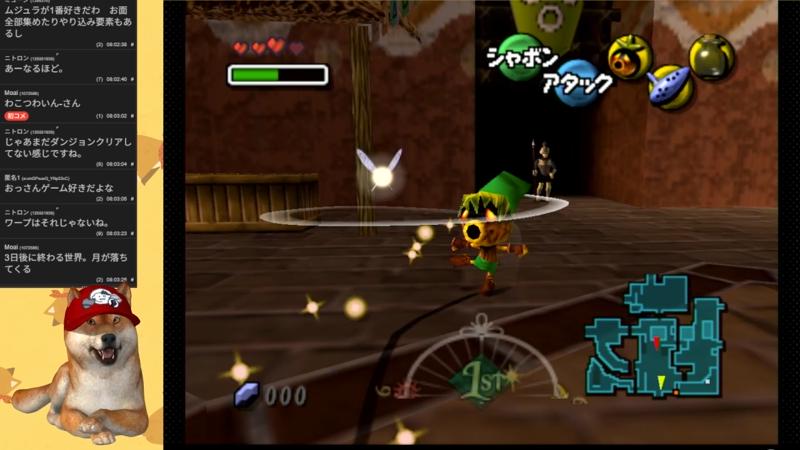This screenshot has height=450, width=800.
Task: Click the green シャボン action button
Action: coord(520,55)
